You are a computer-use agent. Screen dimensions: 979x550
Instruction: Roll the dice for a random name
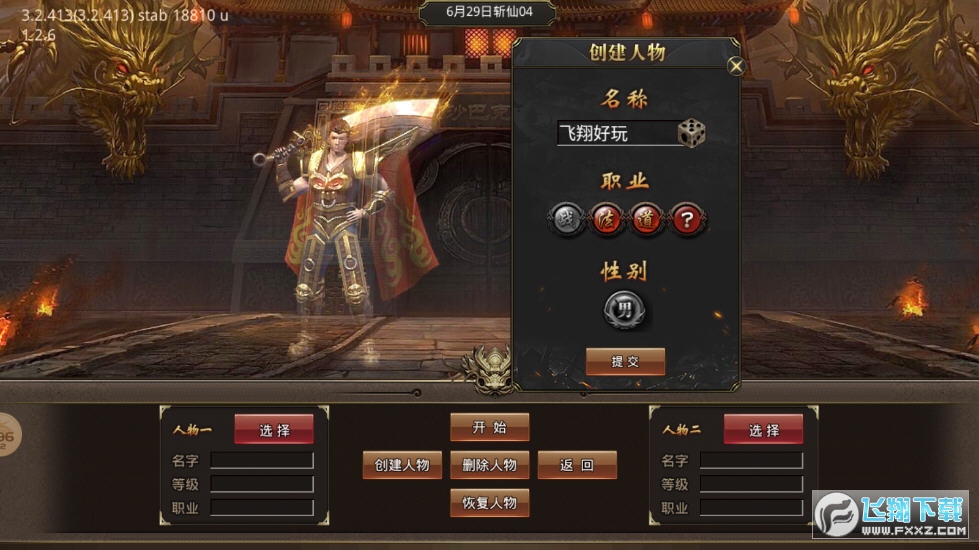pyautogui.click(x=691, y=133)
